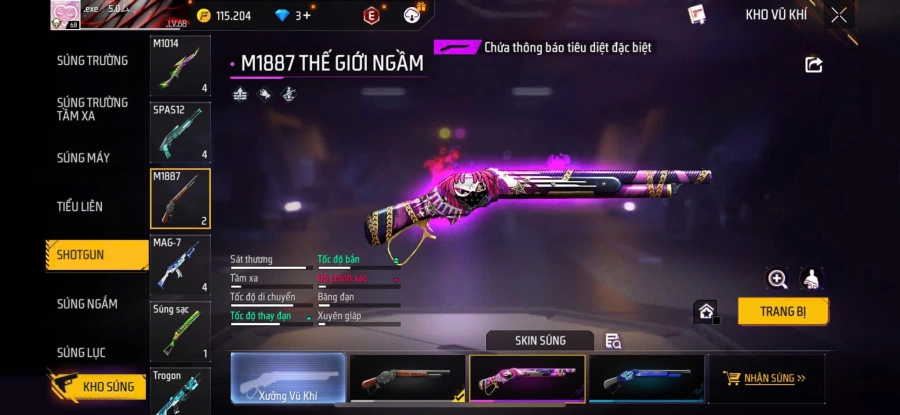This screenshot has width=900, height=415.
Task: Show the Súng Ngắm category
Action: coord(87,304)
